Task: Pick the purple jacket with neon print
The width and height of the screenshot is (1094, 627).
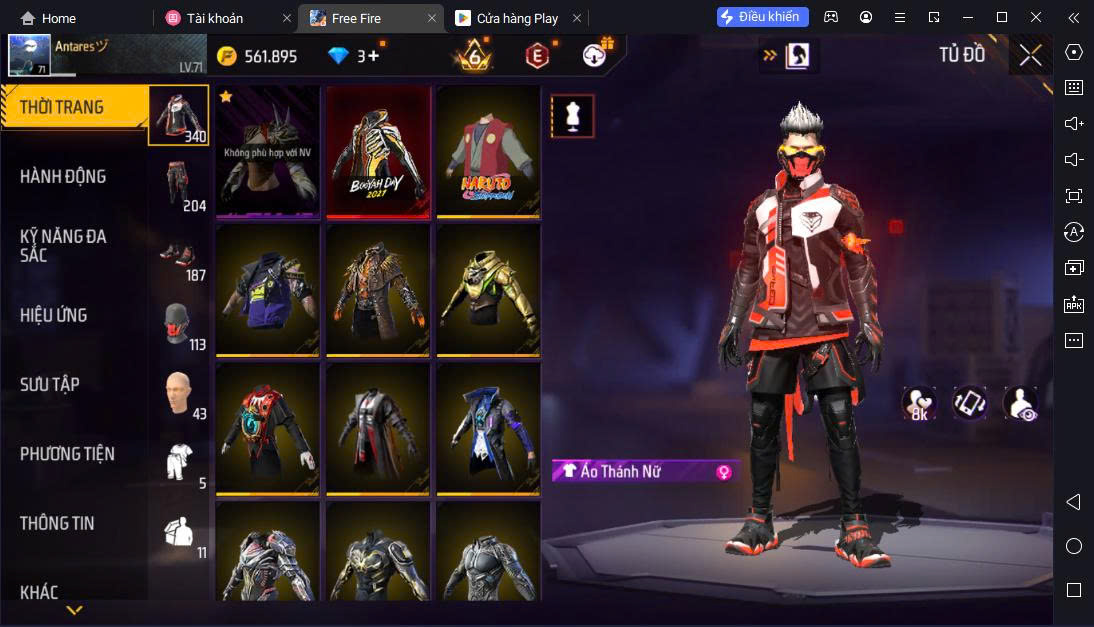Action: [x=268, y=290]
